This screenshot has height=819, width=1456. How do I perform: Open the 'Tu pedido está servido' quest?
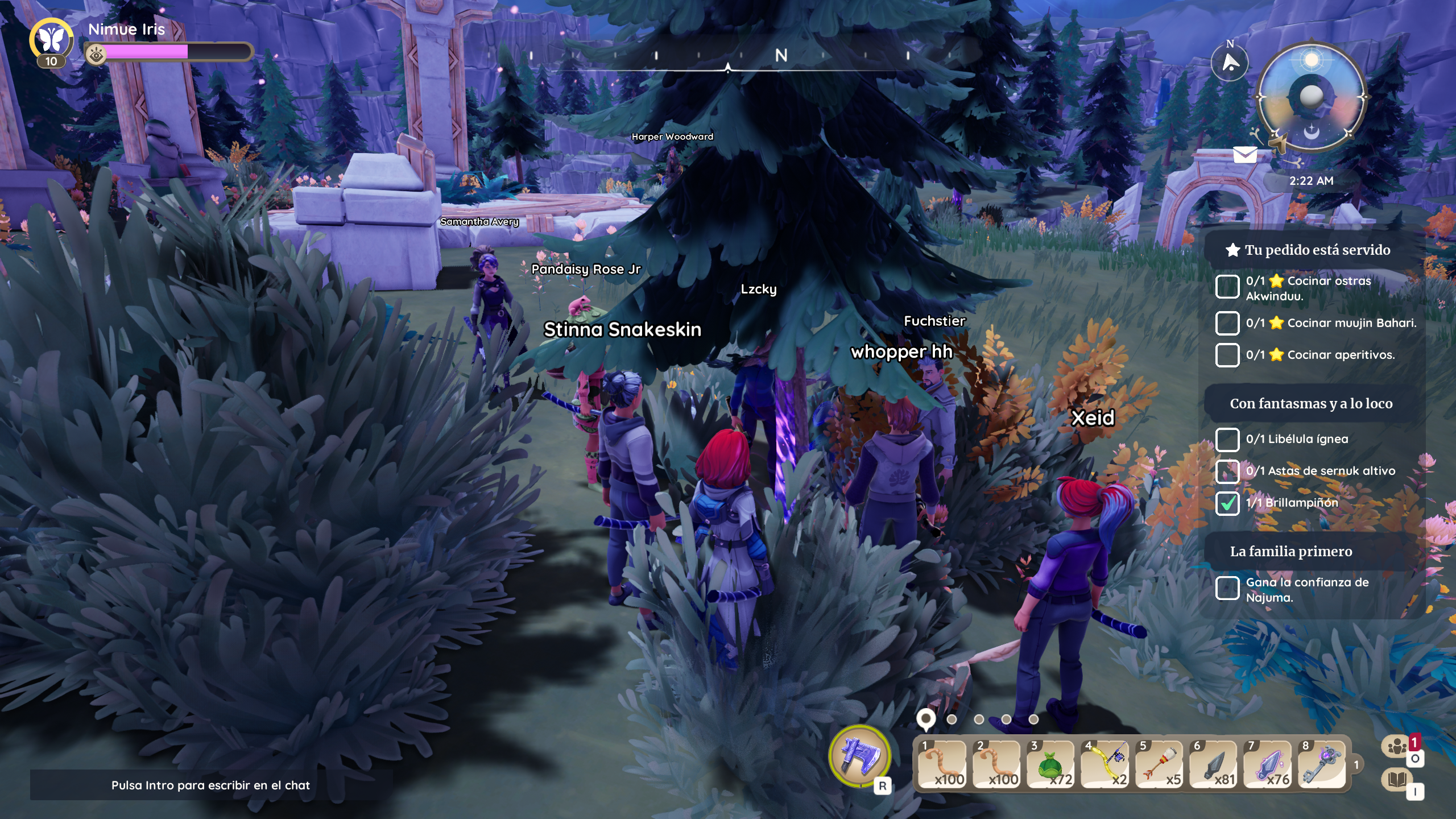(1317, 250)
